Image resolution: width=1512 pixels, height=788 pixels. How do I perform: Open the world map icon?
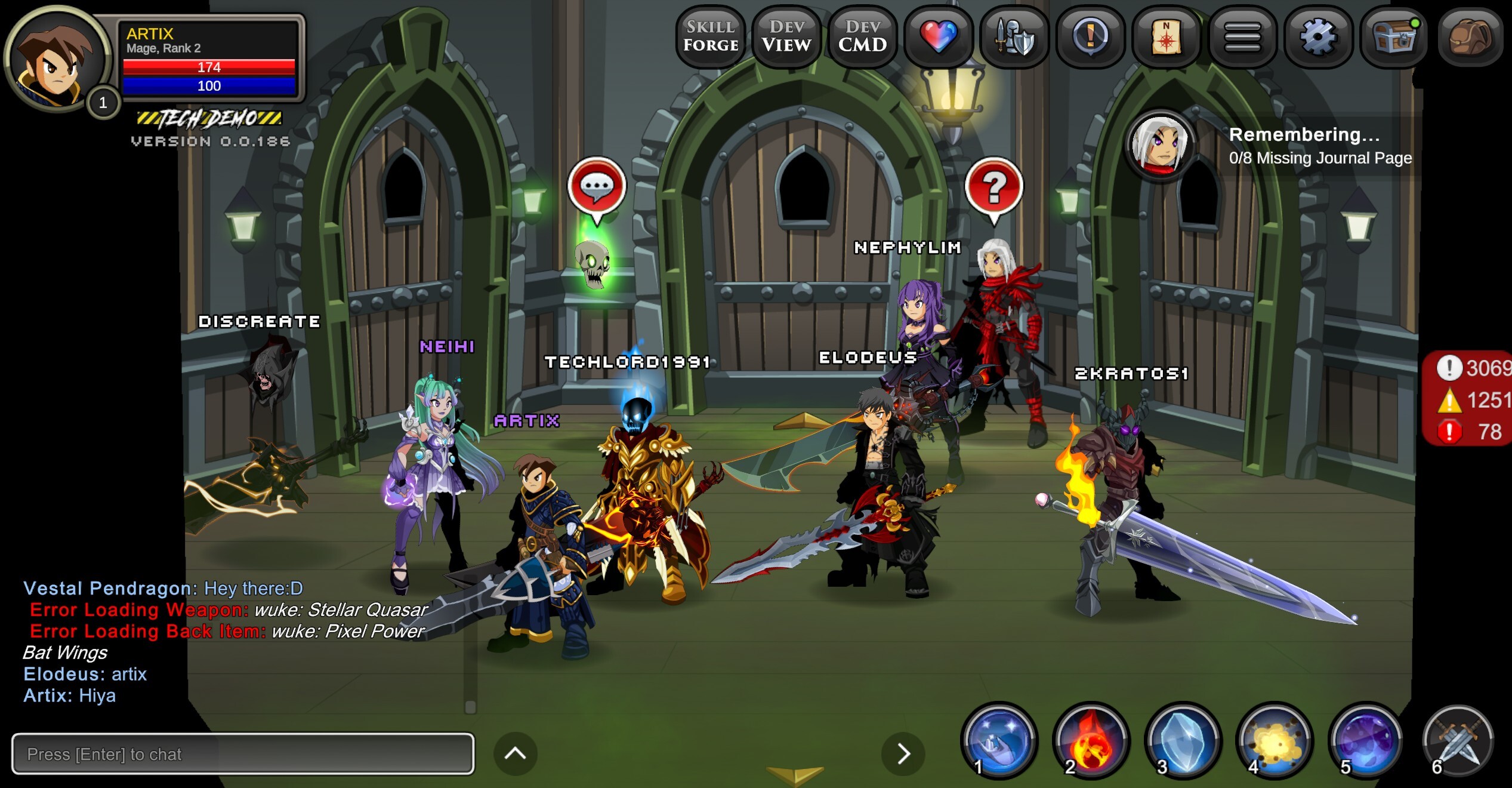click(x=1165, y=37)
